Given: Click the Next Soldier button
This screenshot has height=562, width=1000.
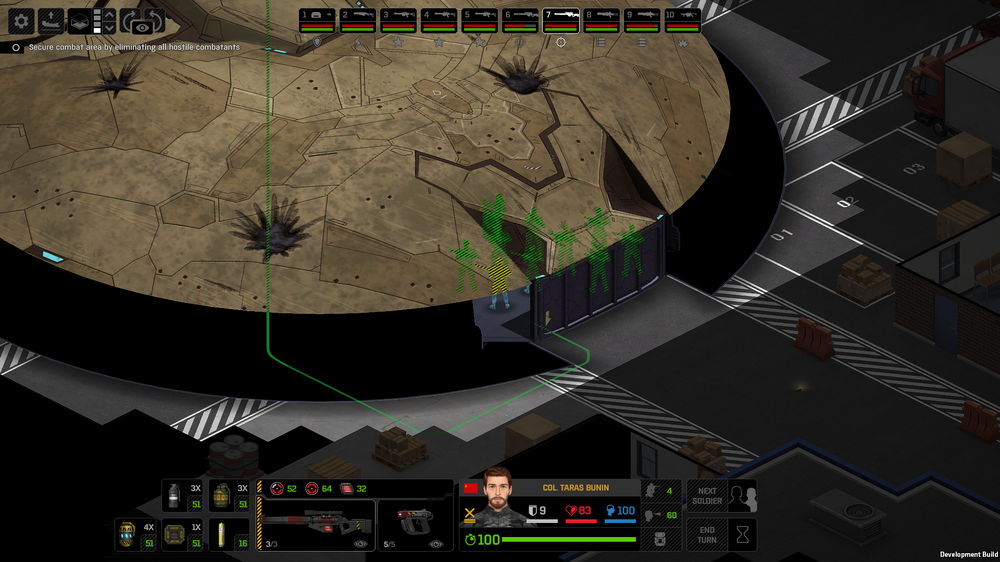Looking at the screenshot, I should click(x=707, y=496).
